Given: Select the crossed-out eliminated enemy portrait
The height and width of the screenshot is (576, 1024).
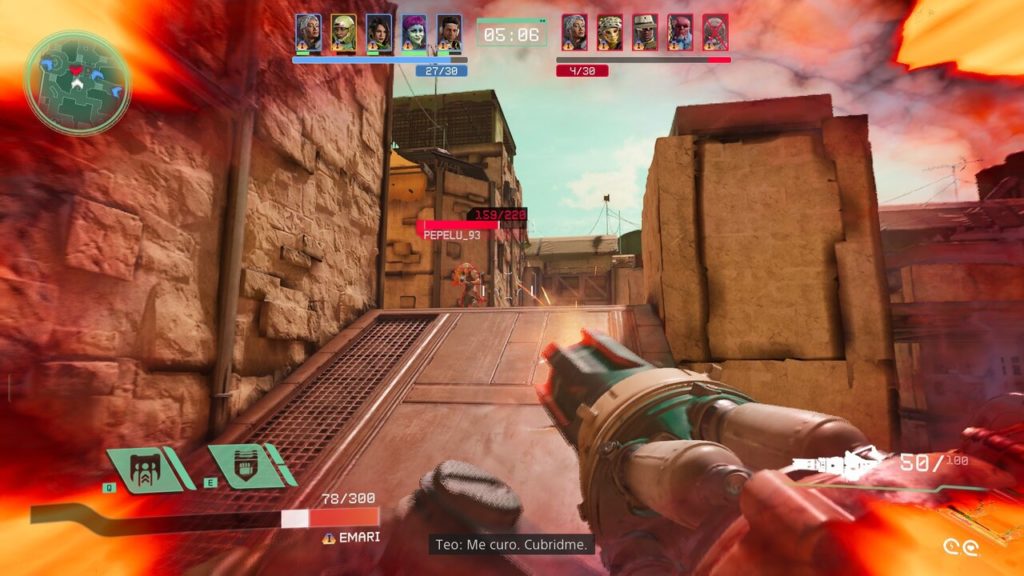Looking at the screenshot, I should 715,33.
